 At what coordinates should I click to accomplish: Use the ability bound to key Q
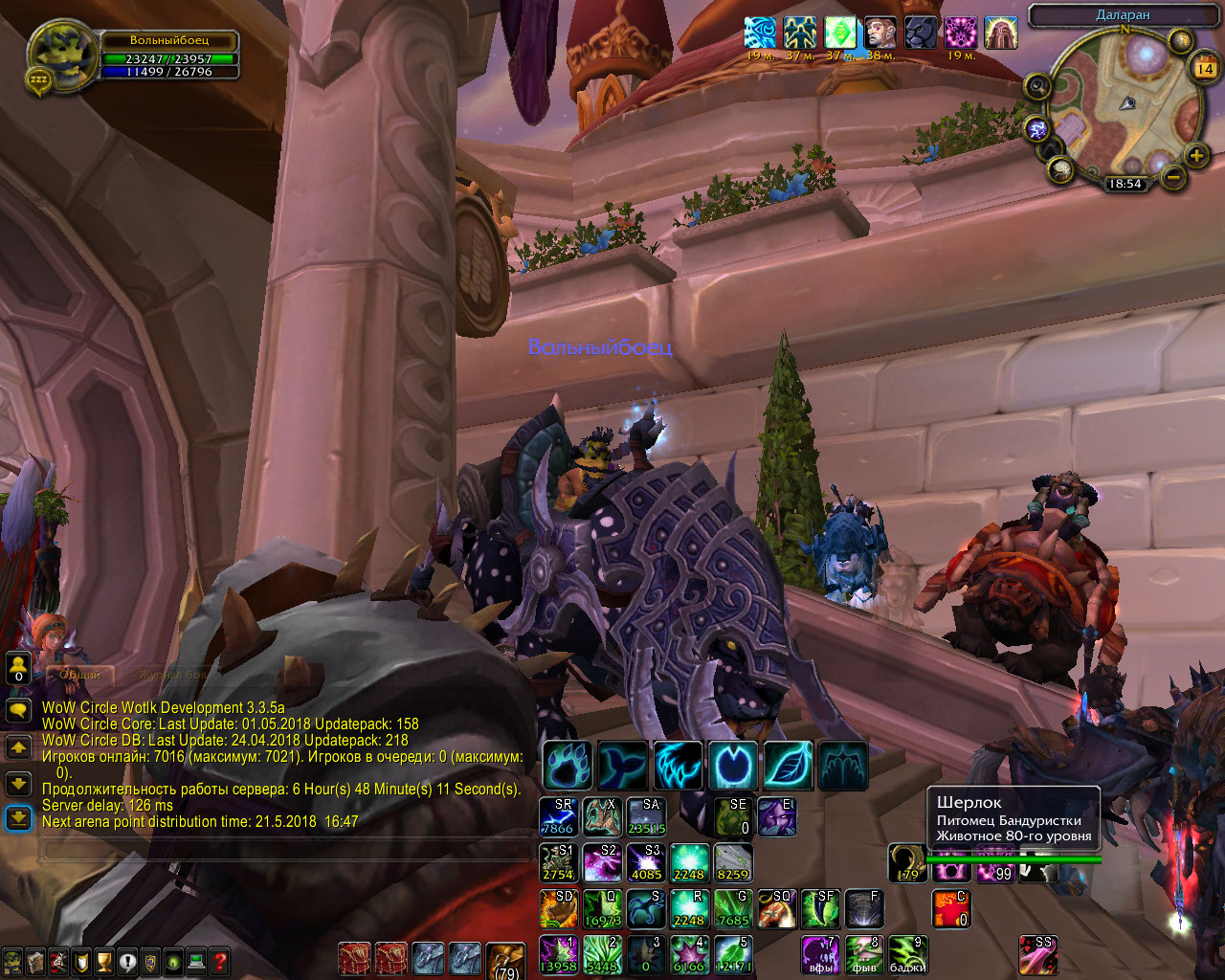tap(603, 908)
